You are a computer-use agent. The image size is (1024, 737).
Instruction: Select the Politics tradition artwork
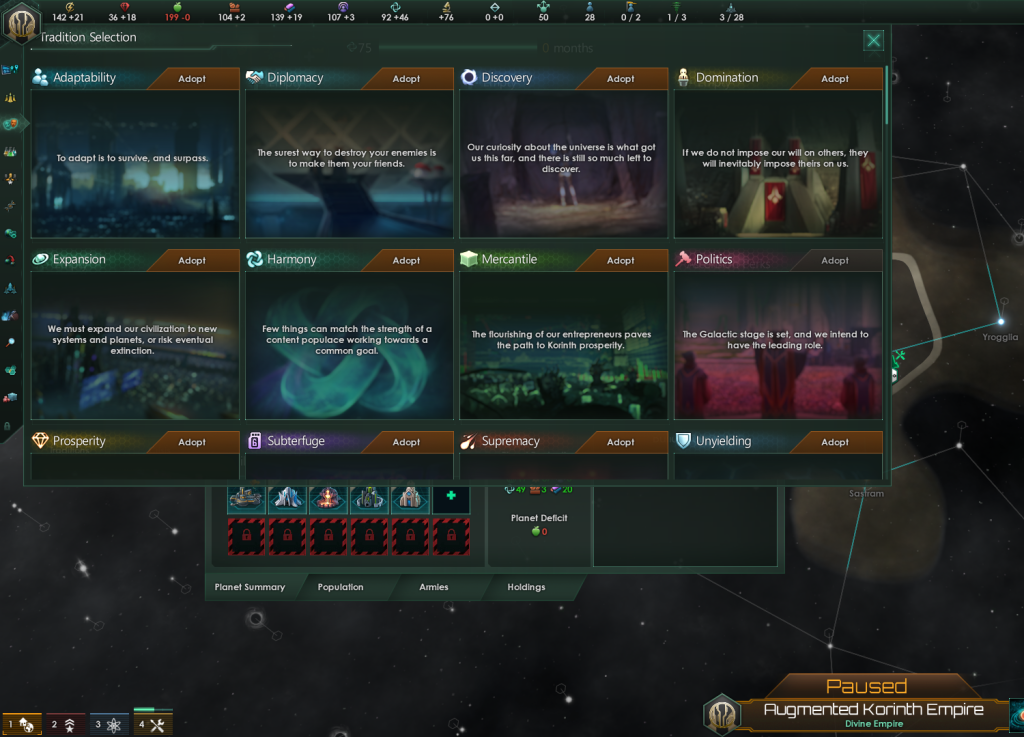click(778, 345)
